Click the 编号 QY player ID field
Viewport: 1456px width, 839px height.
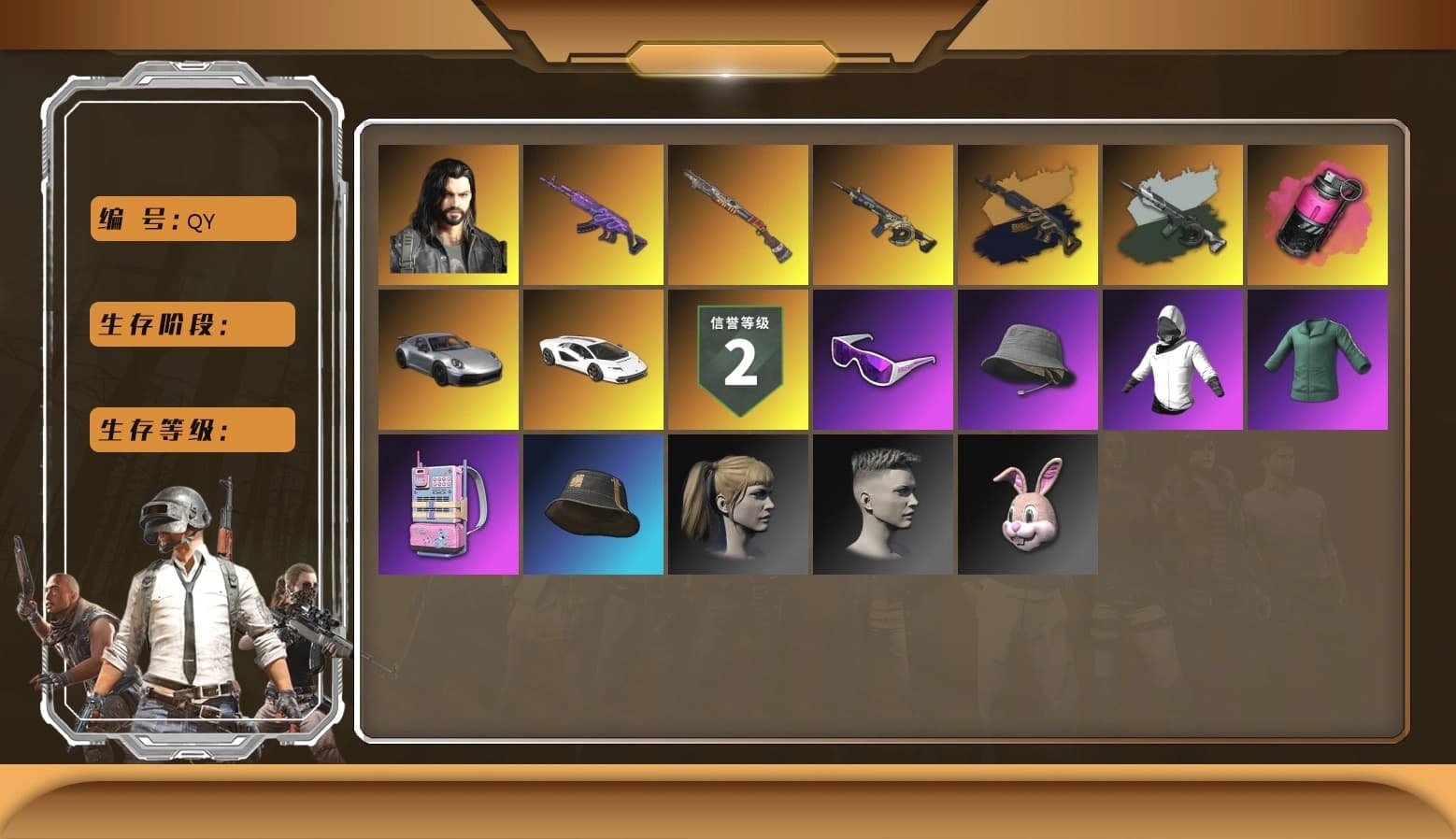pyautogui.click(x=192, y=219)
